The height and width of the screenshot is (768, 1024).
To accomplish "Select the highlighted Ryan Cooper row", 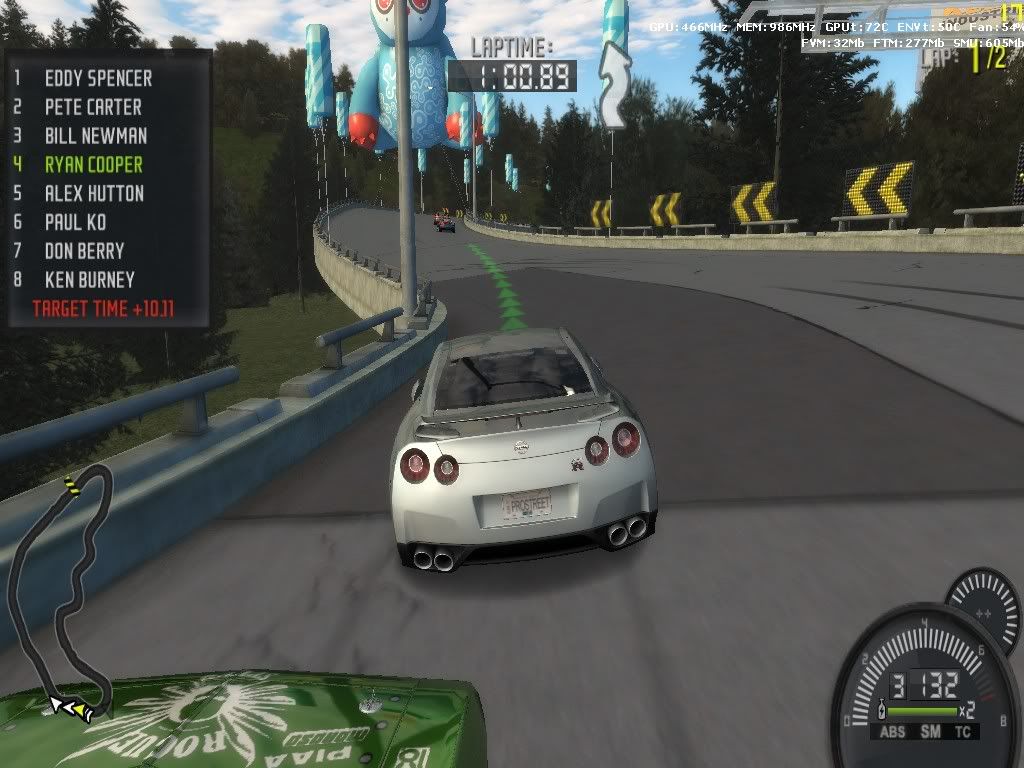I will 93,165.
